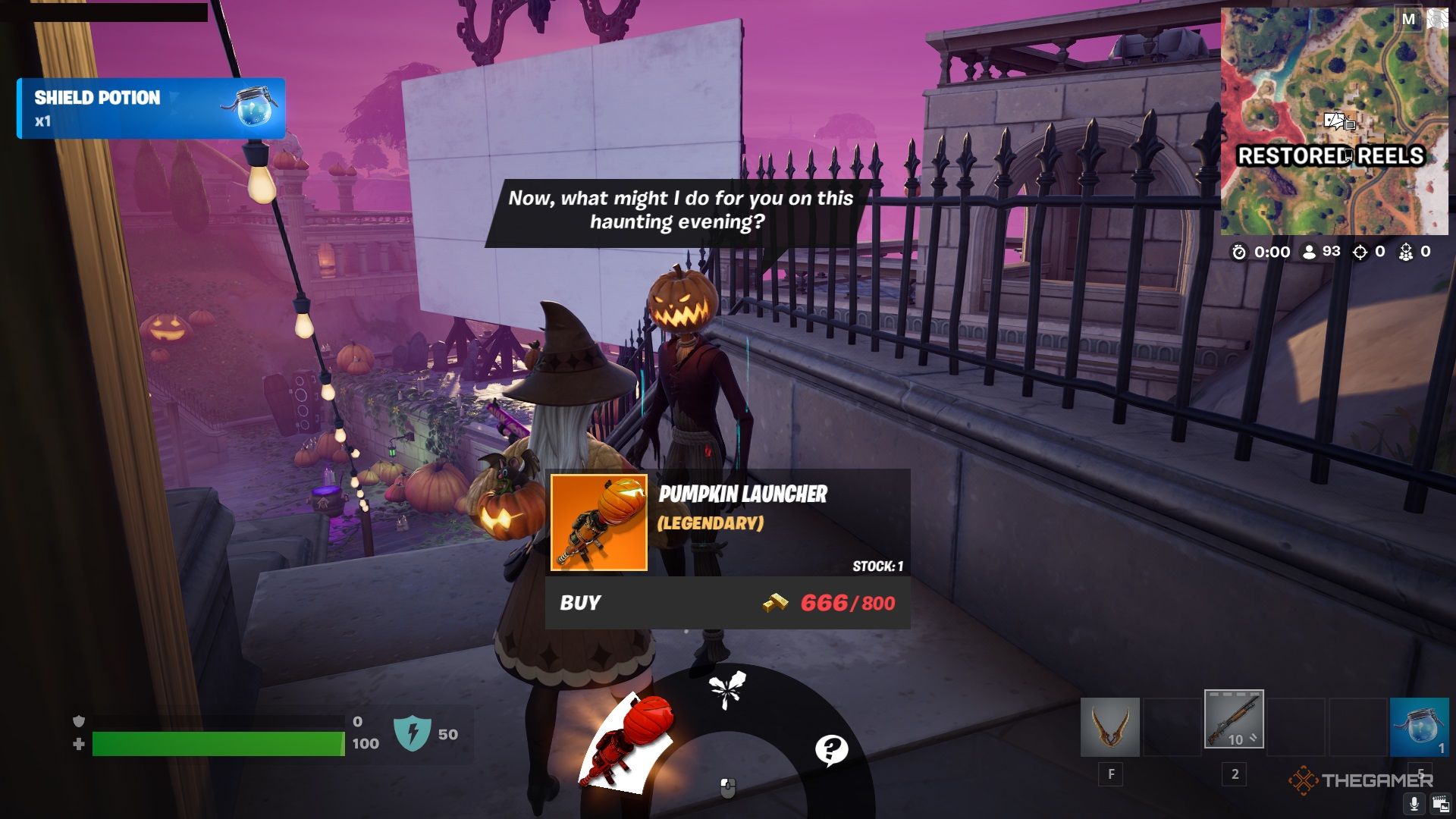Select the shield potion hotbar slot
The height and width of the screenshot is (819, 1456).
tap(1419, 727)
